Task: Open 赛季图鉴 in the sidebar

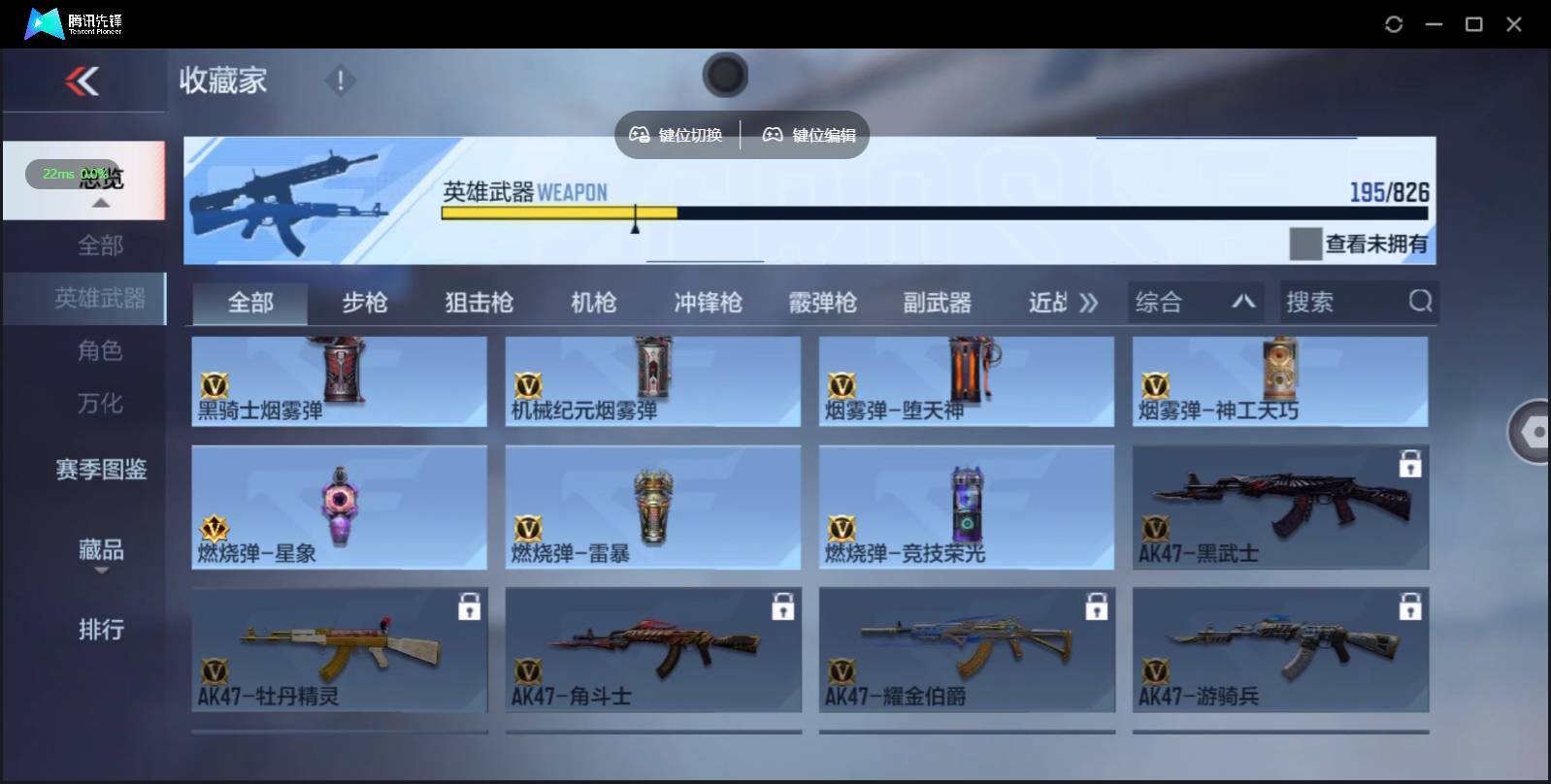Action: tap(100, 470)
